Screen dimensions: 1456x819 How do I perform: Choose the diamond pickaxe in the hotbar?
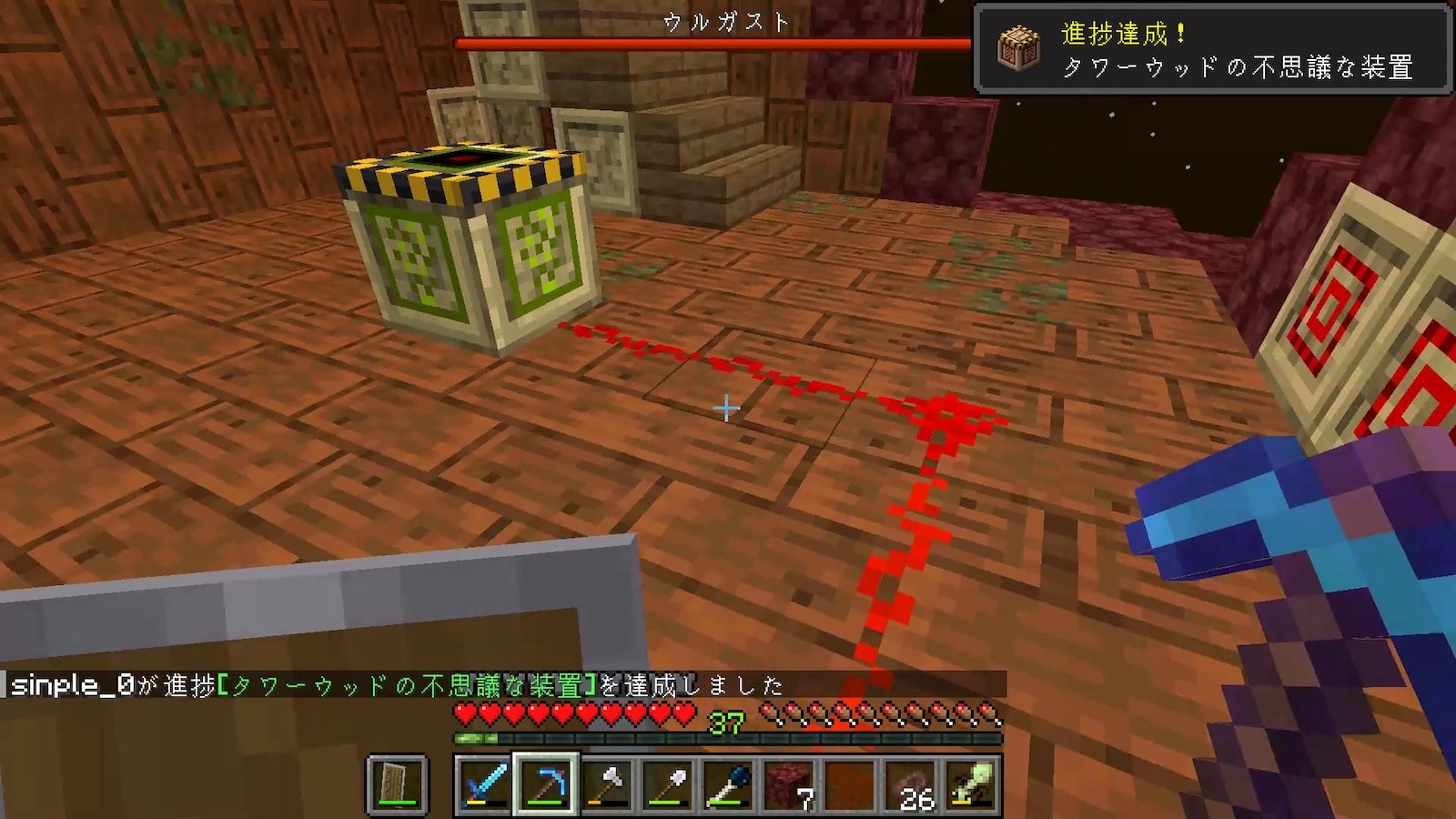545,784
